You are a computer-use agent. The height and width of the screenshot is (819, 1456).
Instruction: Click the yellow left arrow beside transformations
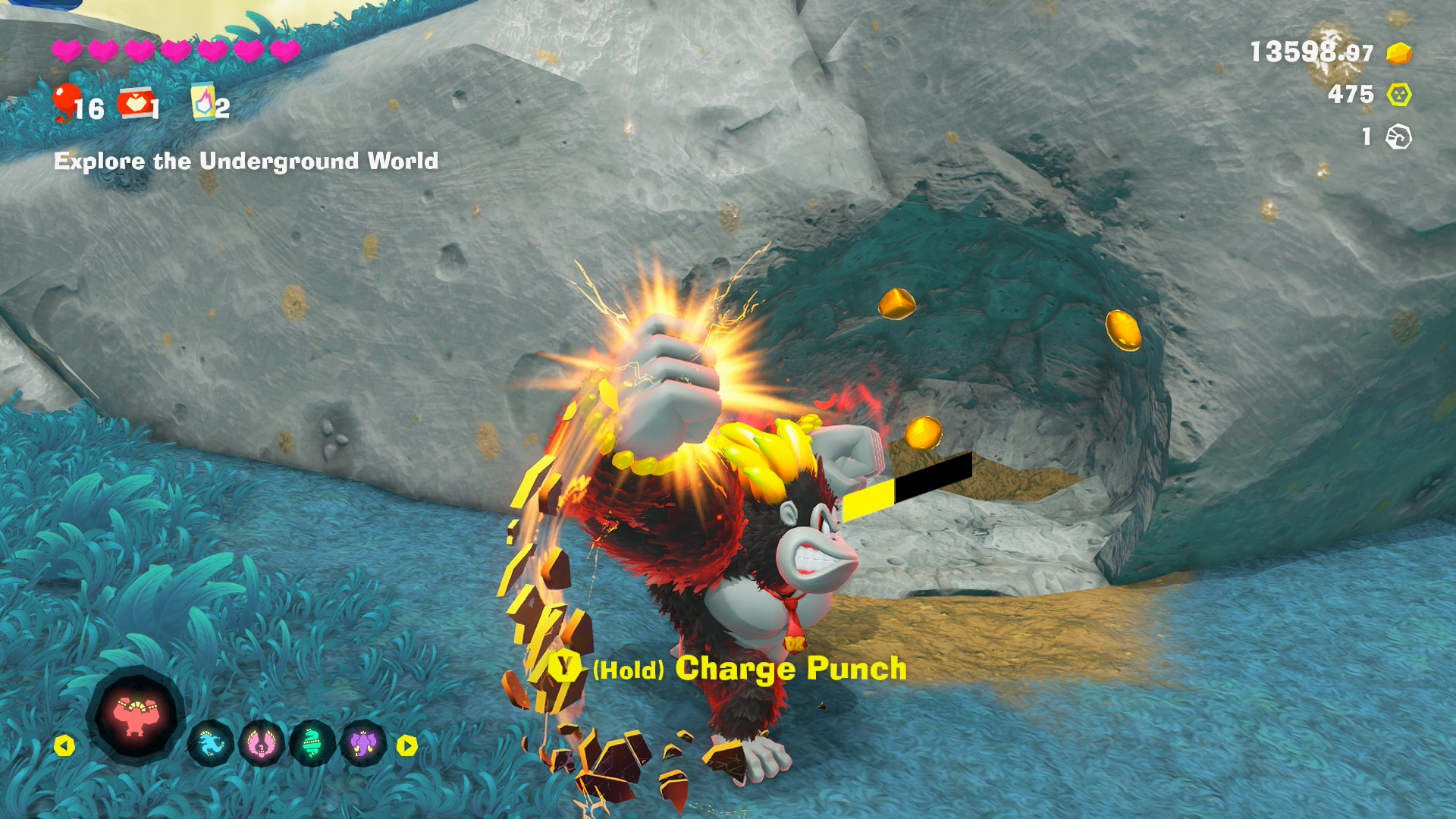pyautogui.click(x=64, y=746)
